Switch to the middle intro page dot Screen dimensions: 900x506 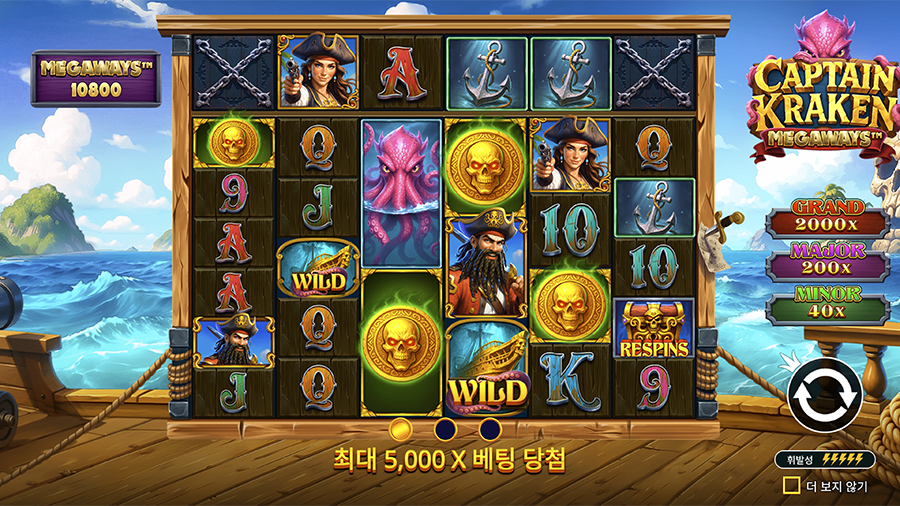[445, 429]
